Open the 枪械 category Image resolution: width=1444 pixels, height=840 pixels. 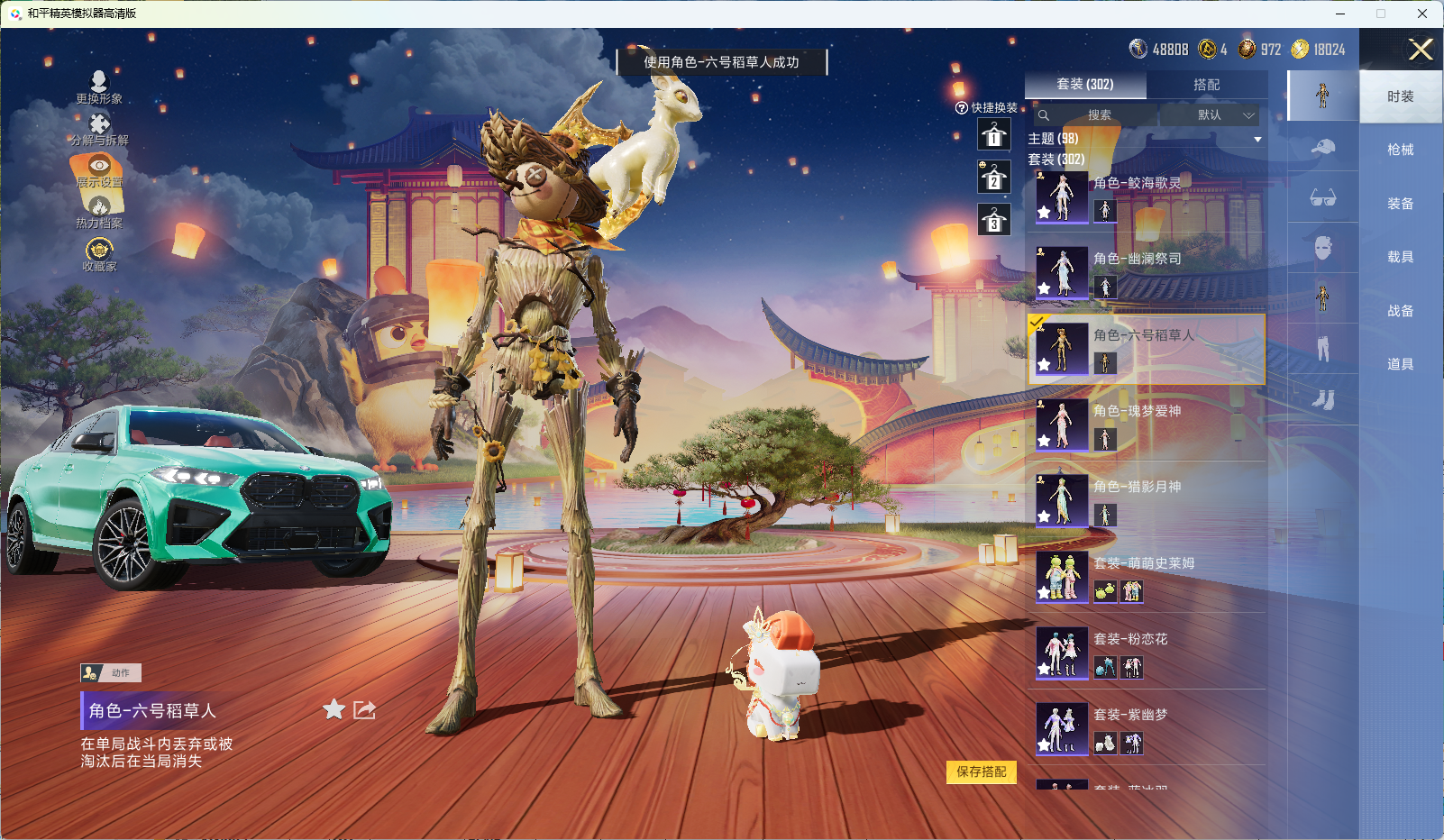[1400, 150]
